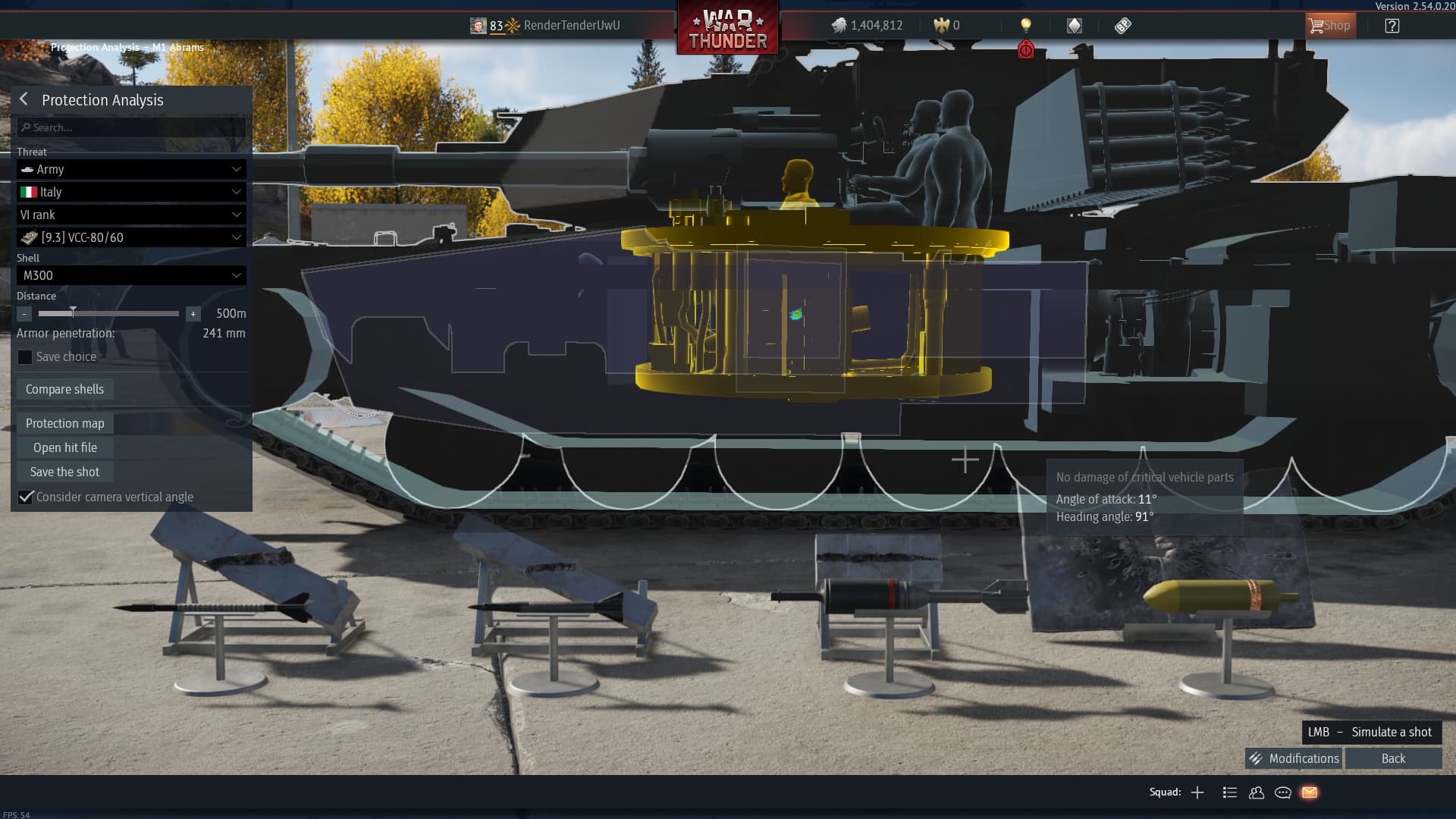Open the VI rank selector
The width and height of the screenshot is (1456, 819).
click(x=130, y=215)
